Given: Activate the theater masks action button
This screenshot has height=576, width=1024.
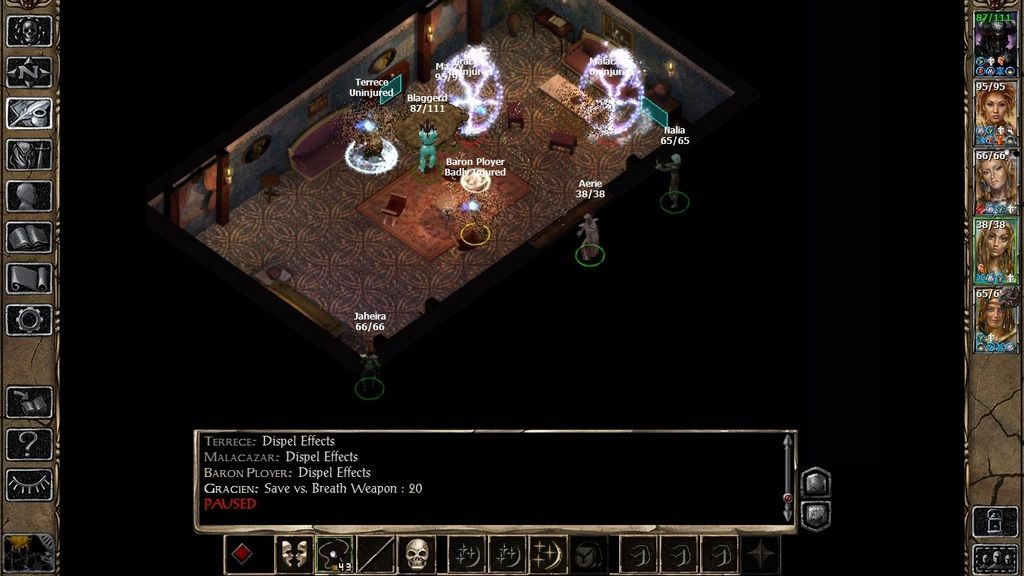Looking at the screenshot, I should point(293,554).
